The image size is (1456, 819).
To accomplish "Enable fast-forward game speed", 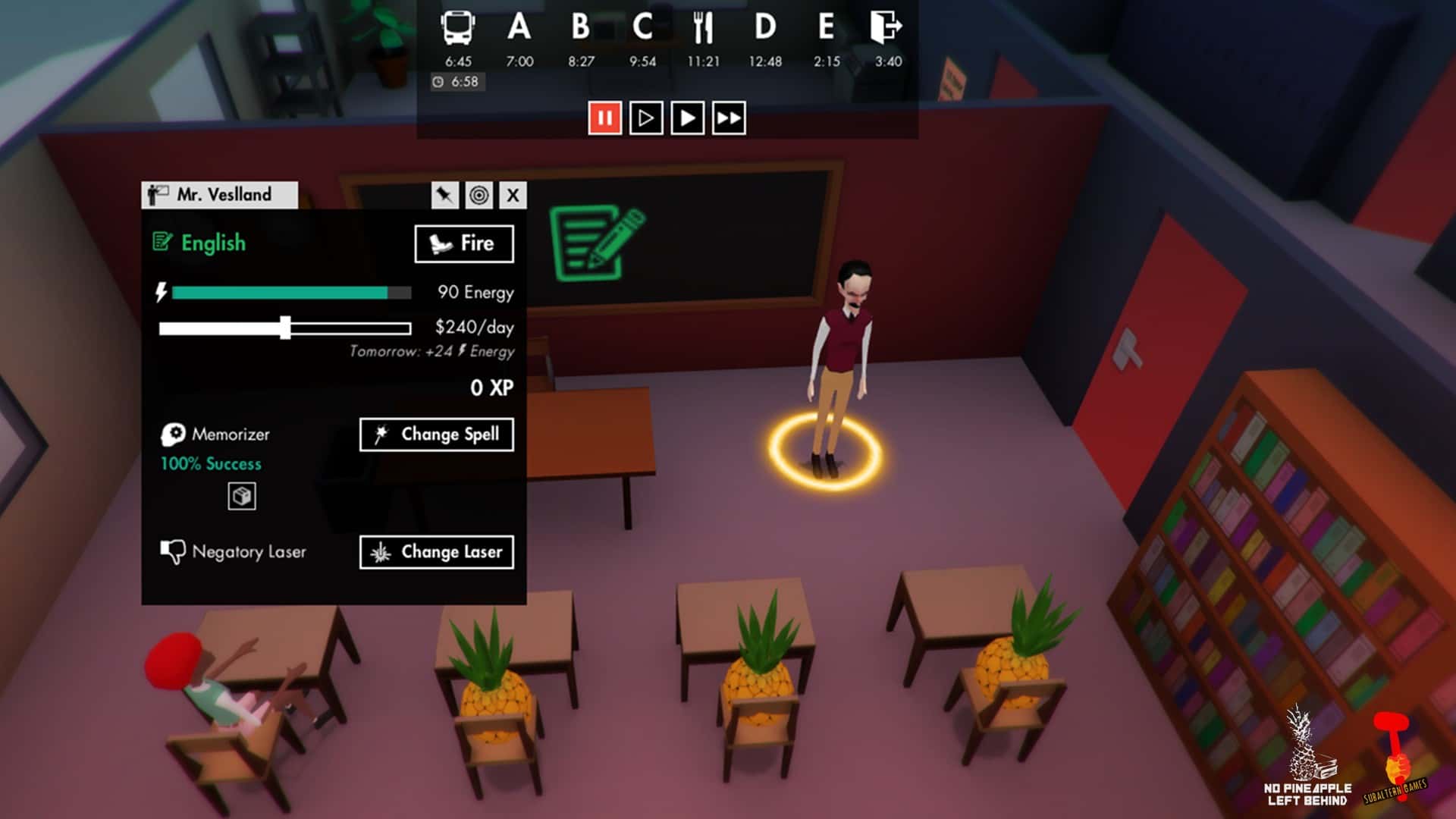I will click(730, 118).
